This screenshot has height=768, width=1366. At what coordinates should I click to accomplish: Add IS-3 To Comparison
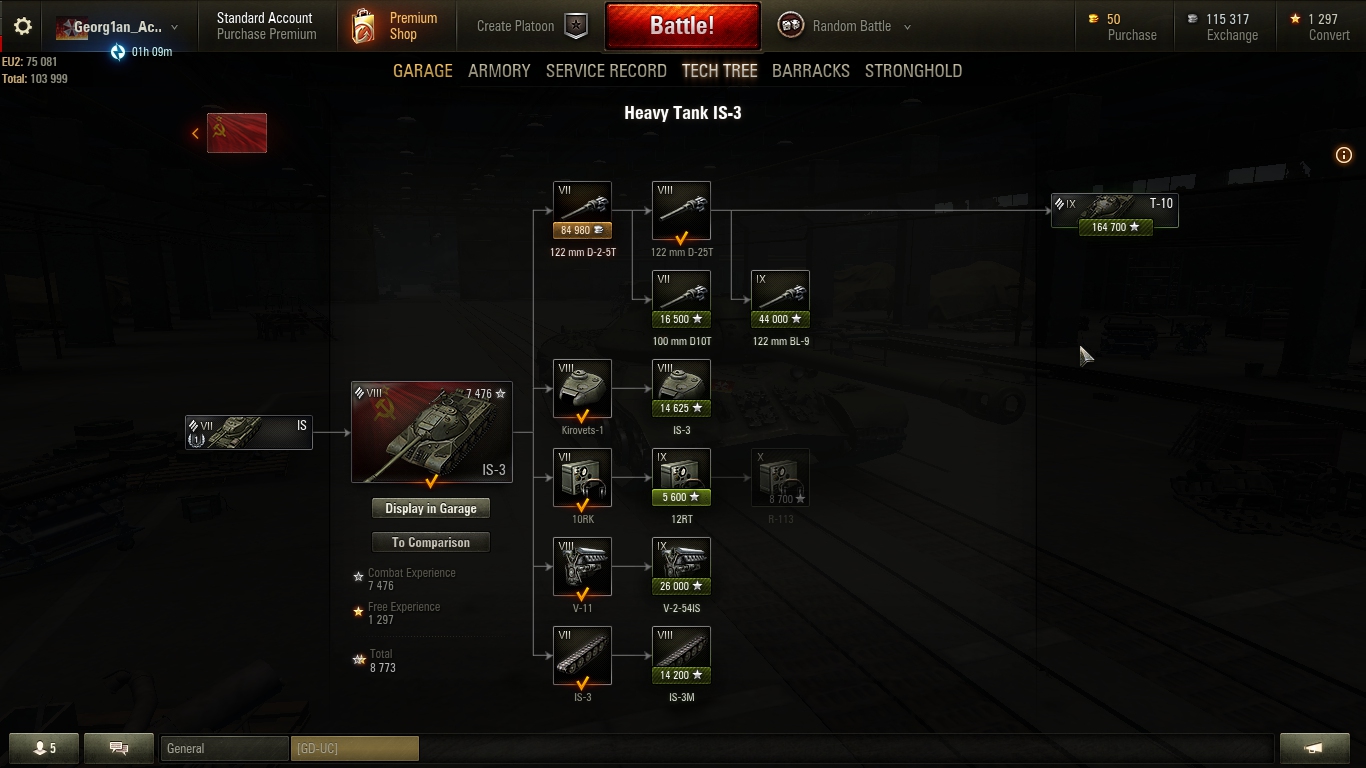(431, 543)
